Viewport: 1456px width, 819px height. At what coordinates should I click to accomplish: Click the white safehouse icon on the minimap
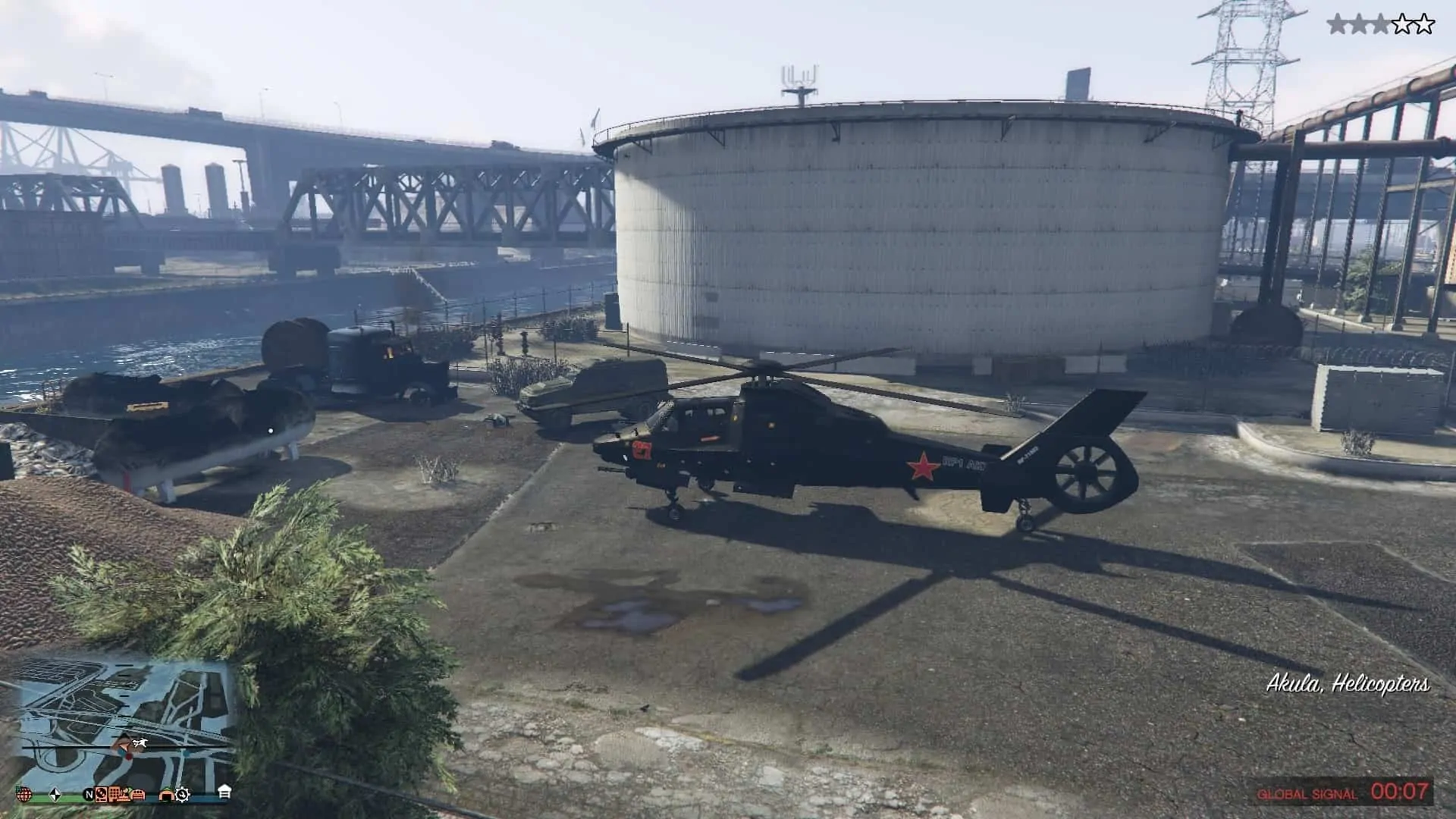224,792
